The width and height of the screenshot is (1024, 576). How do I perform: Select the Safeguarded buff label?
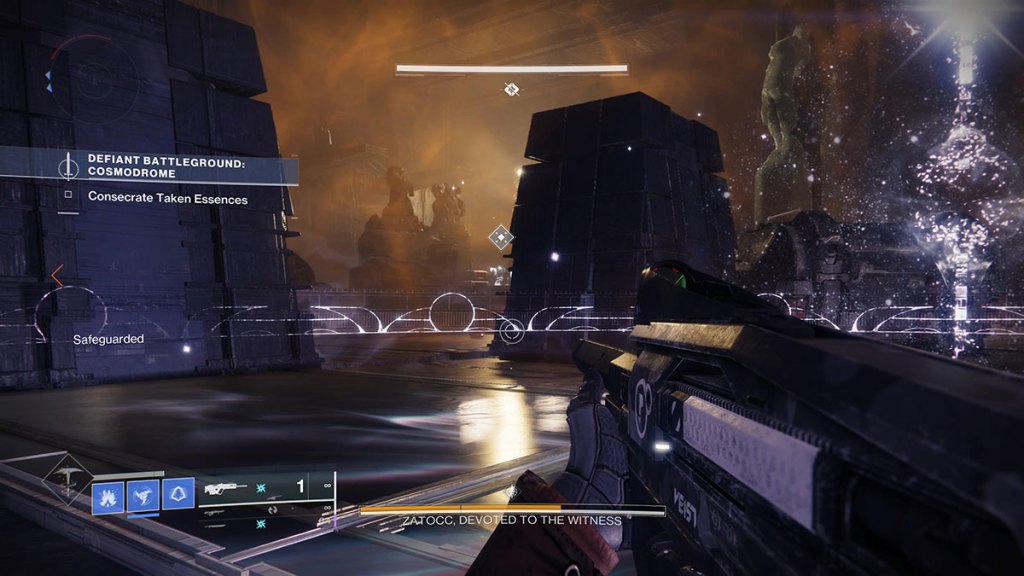click(x=108, y=340)
